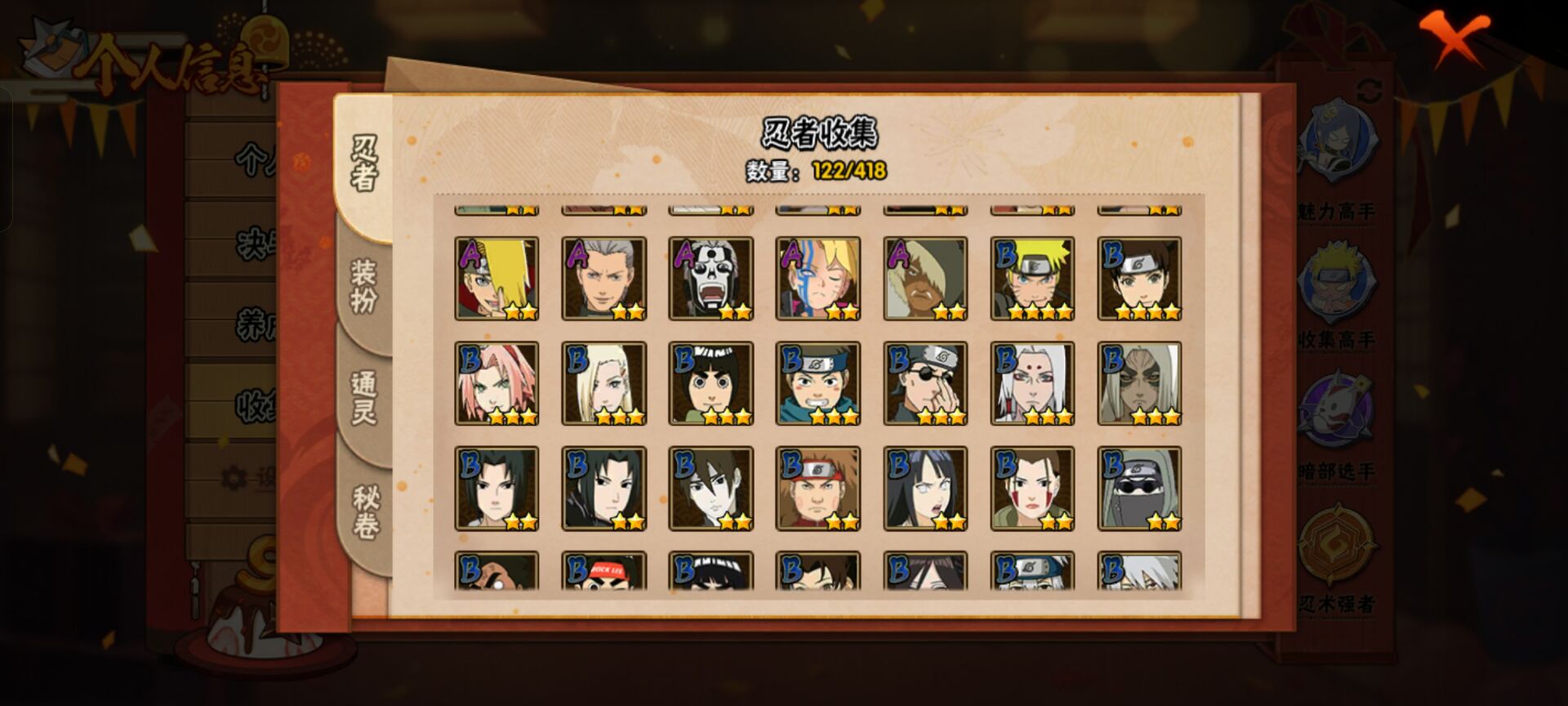
Task: Select the hooded Shino ninja card
Action: pyautogui.click(x=1139, y=488)
